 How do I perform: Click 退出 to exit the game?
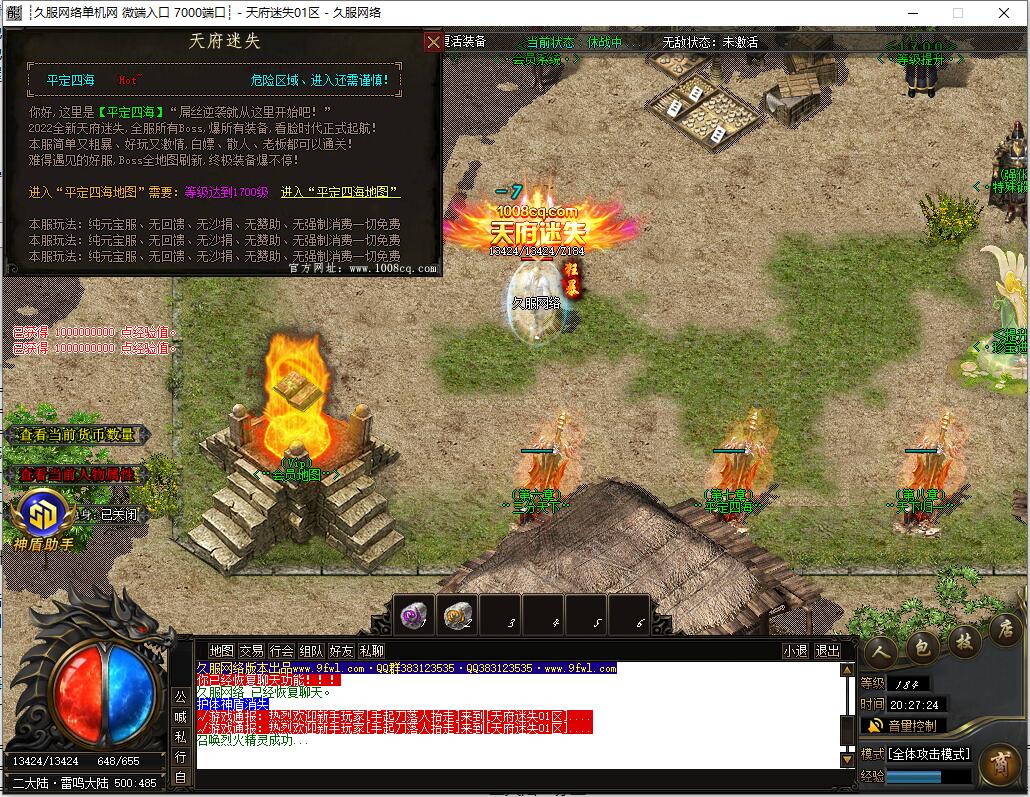pos(827,651)
